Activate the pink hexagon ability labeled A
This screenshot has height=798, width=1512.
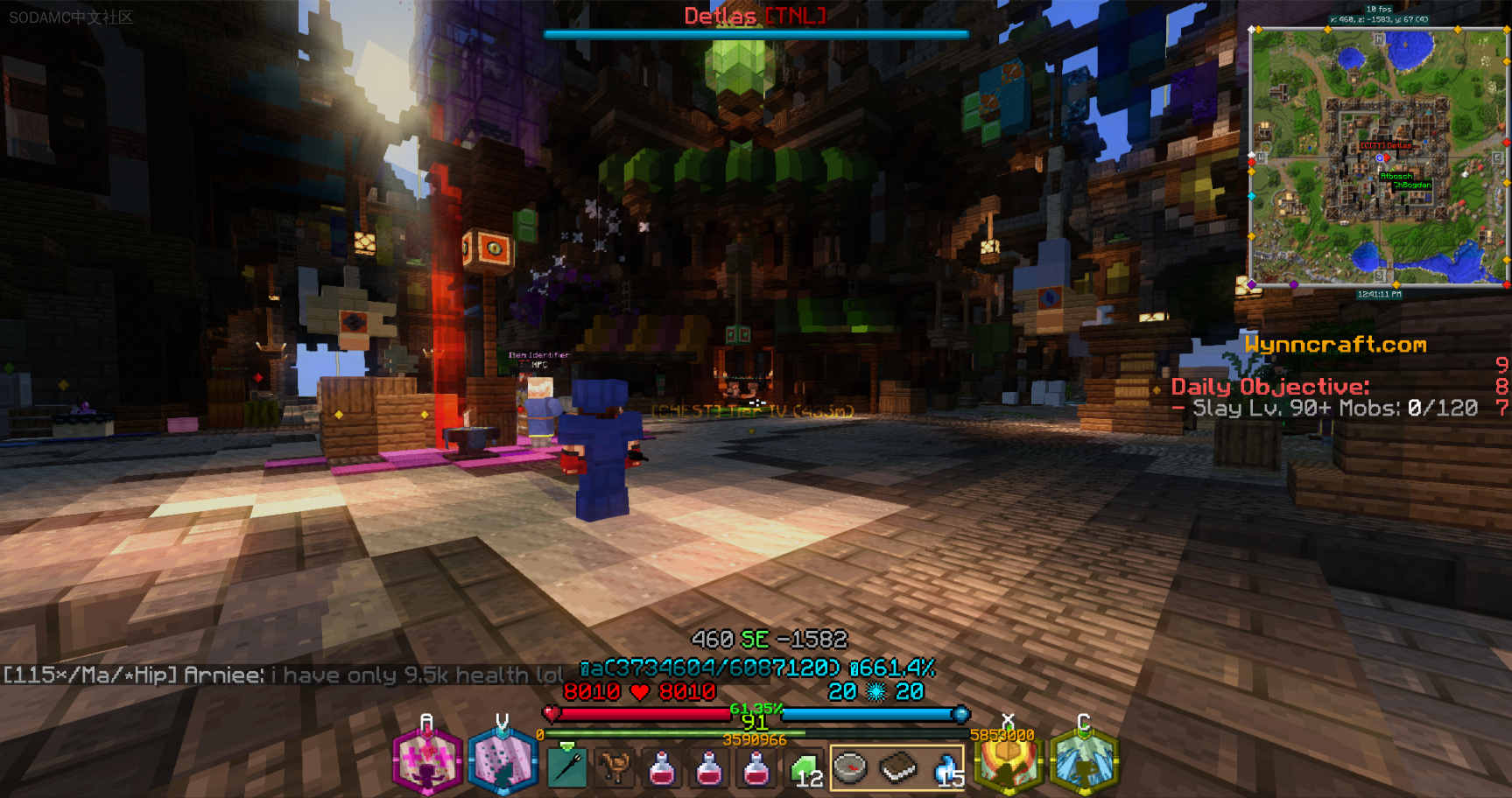click(426, 761)
